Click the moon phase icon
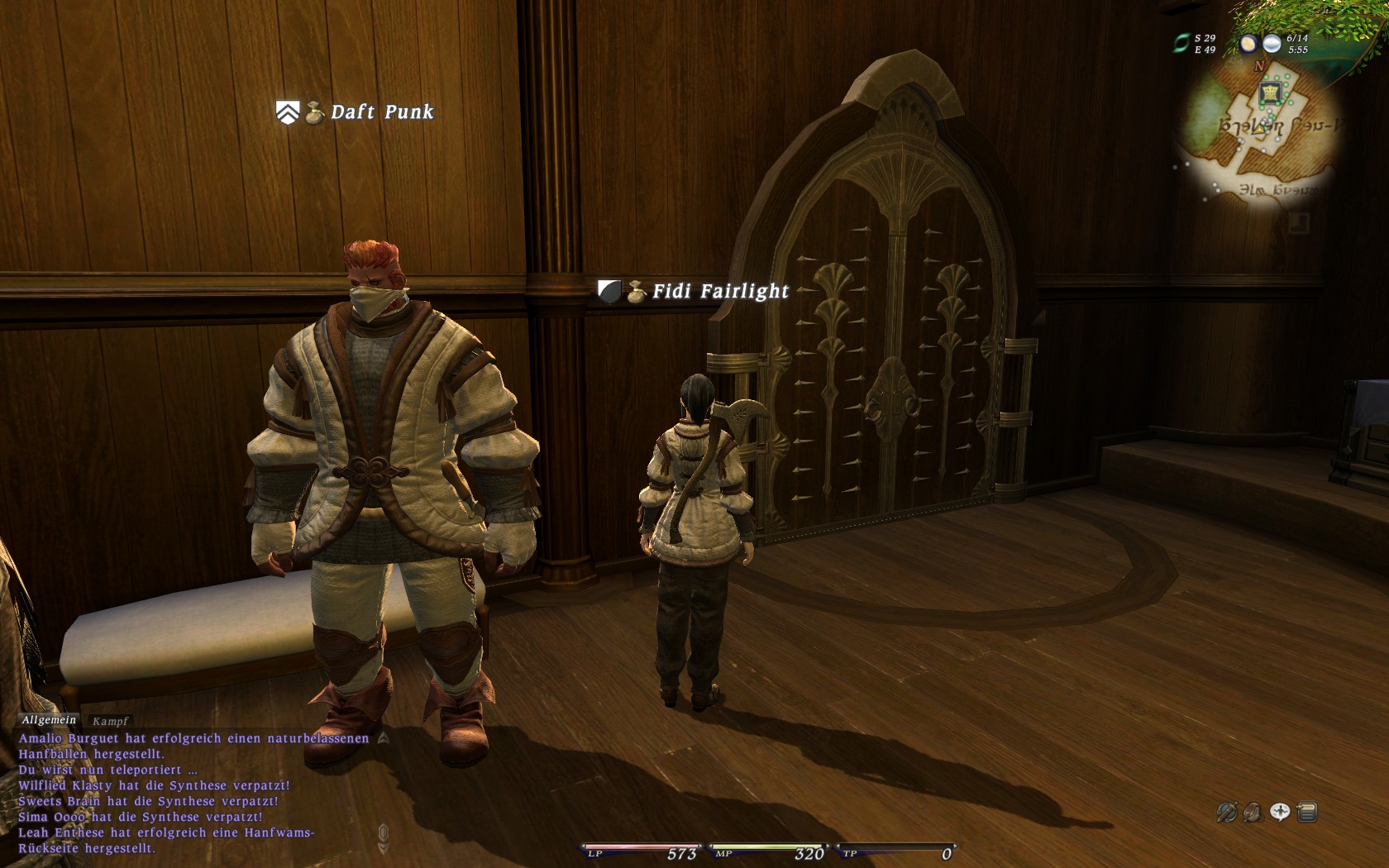Screen dimensions: 1389x868 point(1248,44)
